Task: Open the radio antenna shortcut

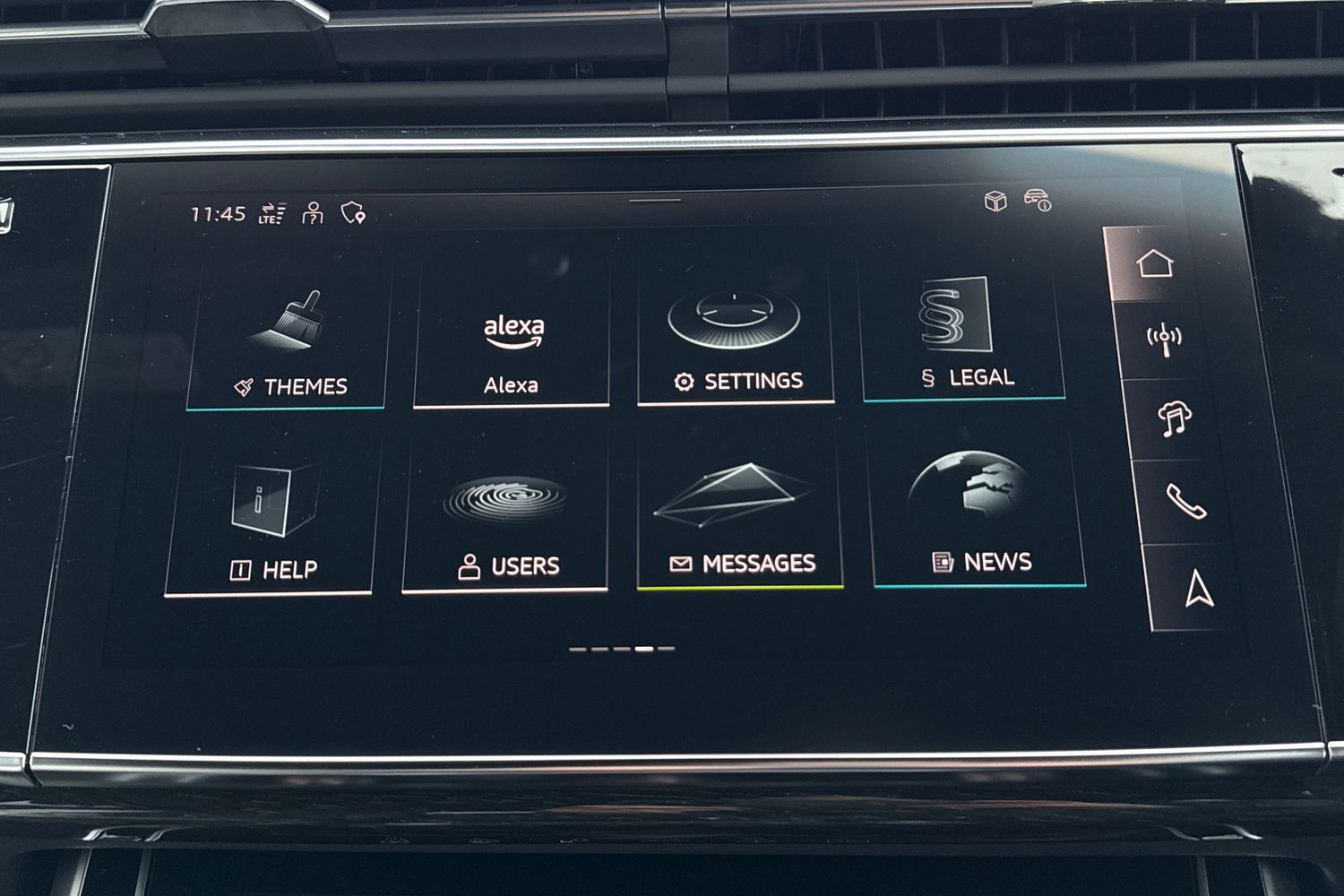Action: pos(1164,340)
